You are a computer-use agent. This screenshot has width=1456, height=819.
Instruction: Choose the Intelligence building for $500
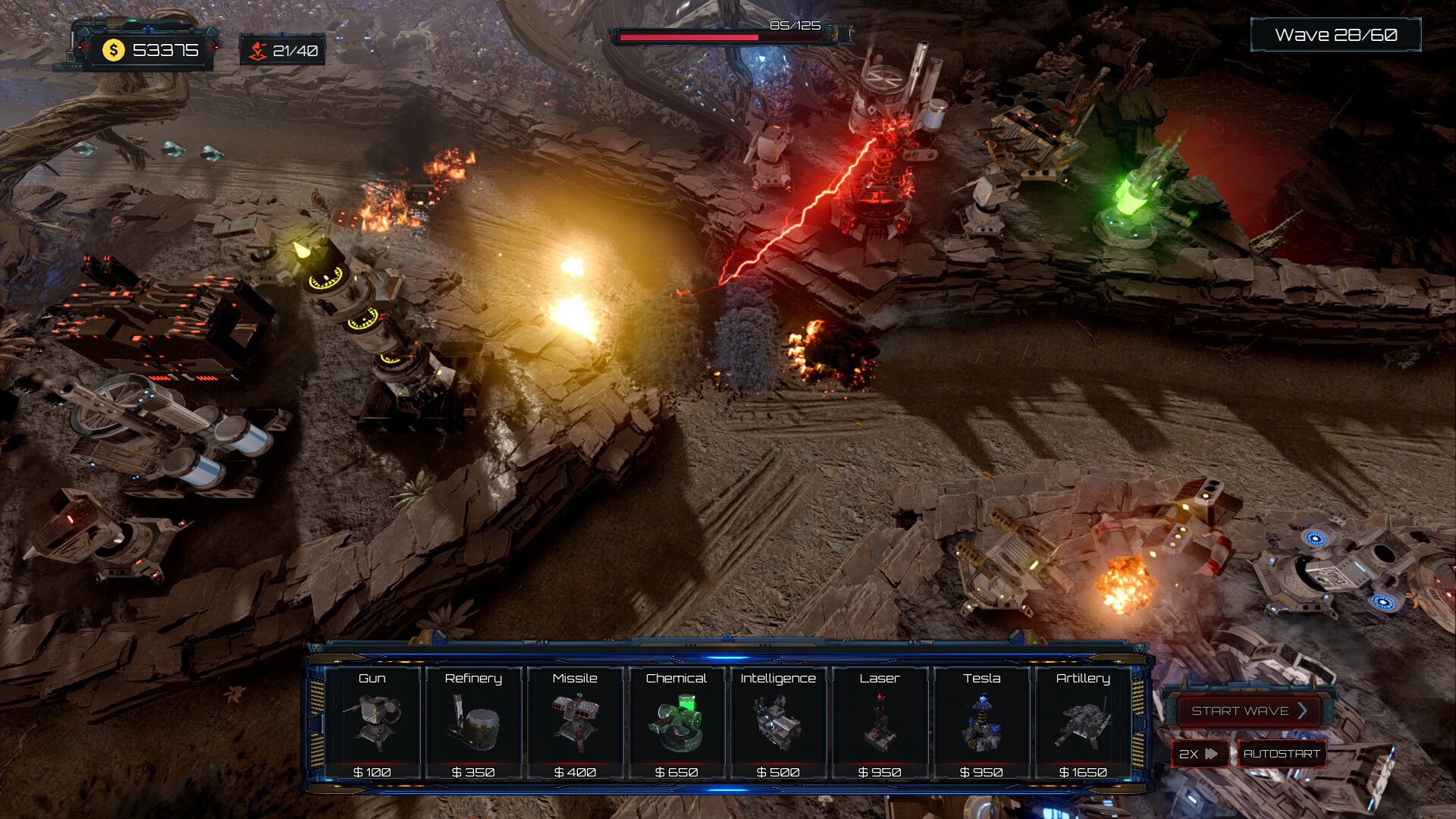[778, 723]
